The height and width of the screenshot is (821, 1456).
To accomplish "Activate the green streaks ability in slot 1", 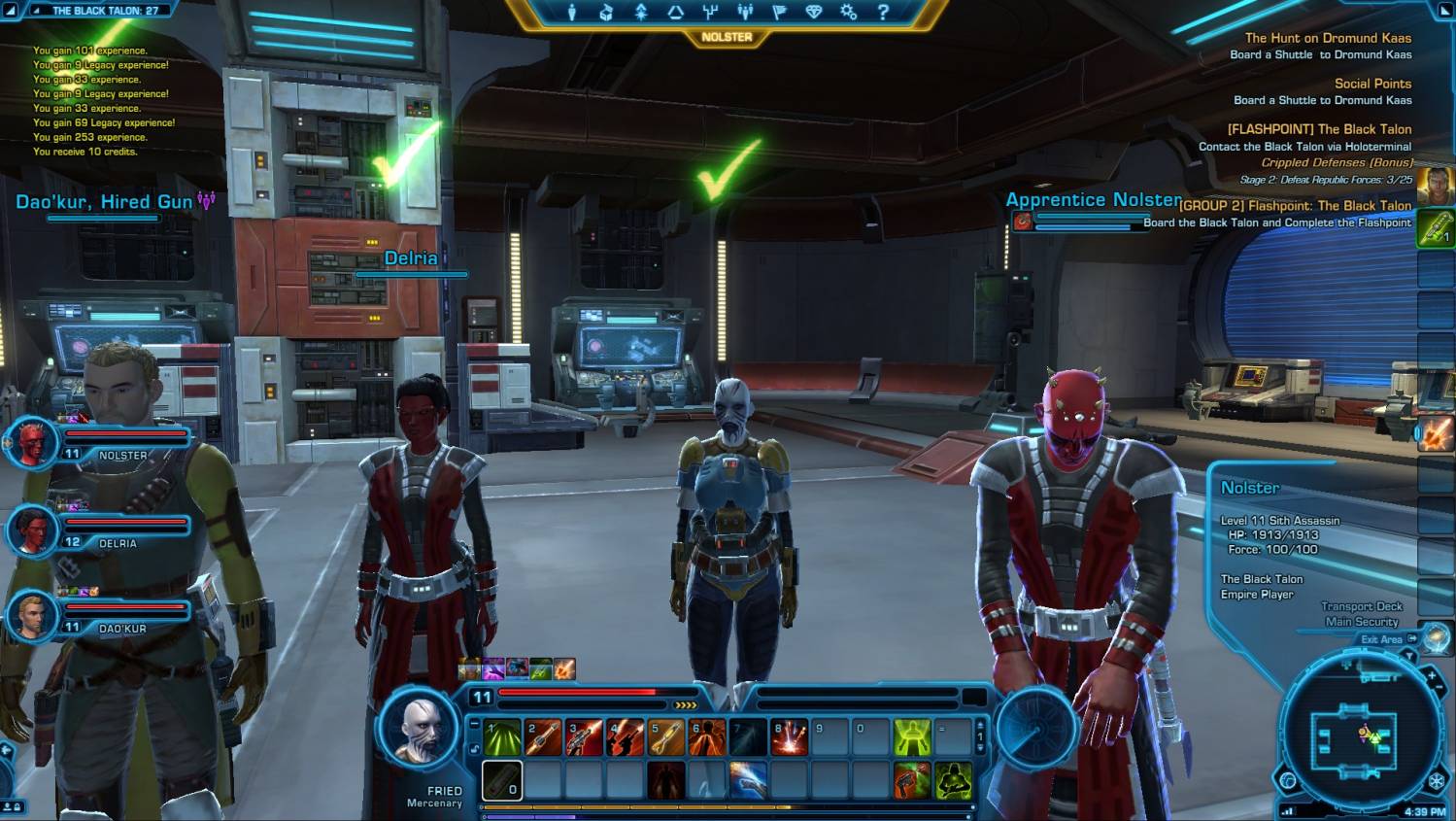I will point(502,738).
